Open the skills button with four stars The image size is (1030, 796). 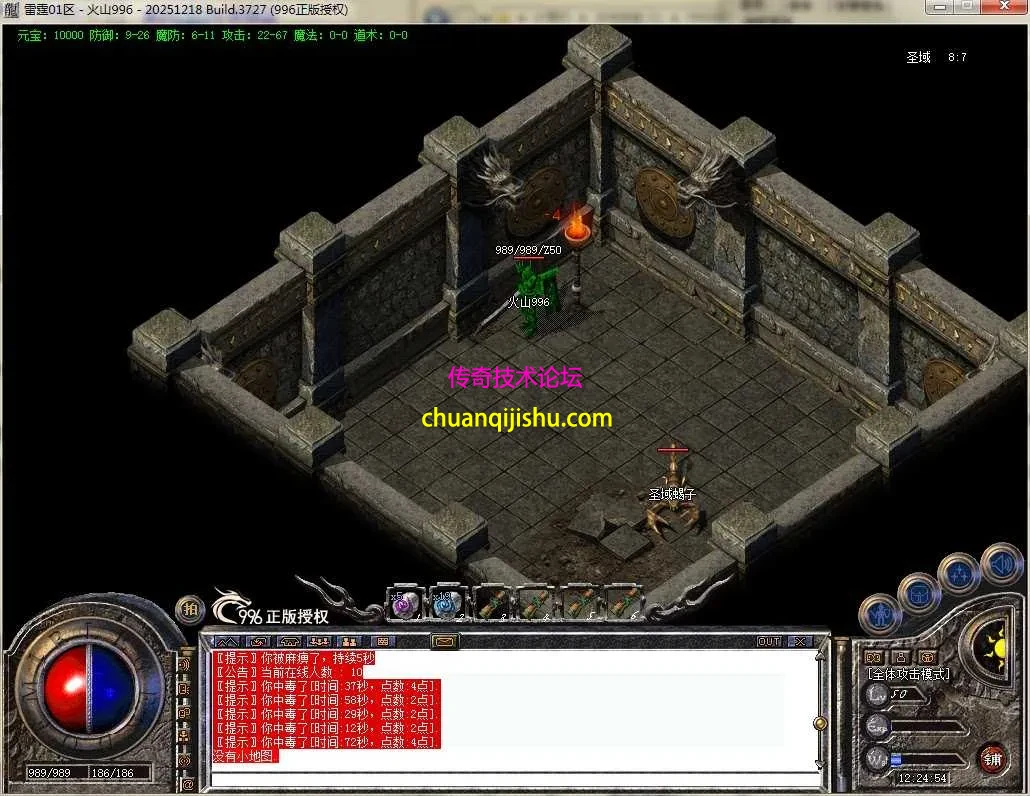point(958,573)
